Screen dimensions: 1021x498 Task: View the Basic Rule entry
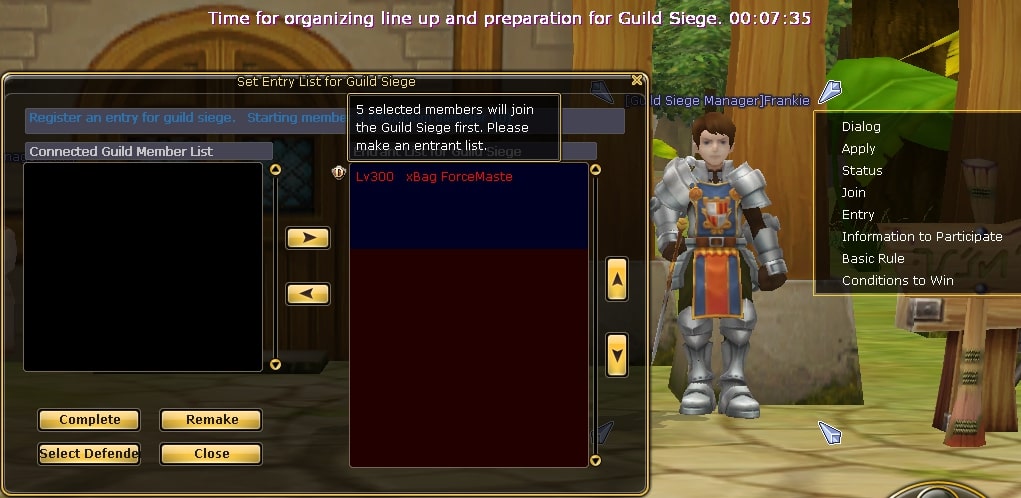(x=873, y=259)
